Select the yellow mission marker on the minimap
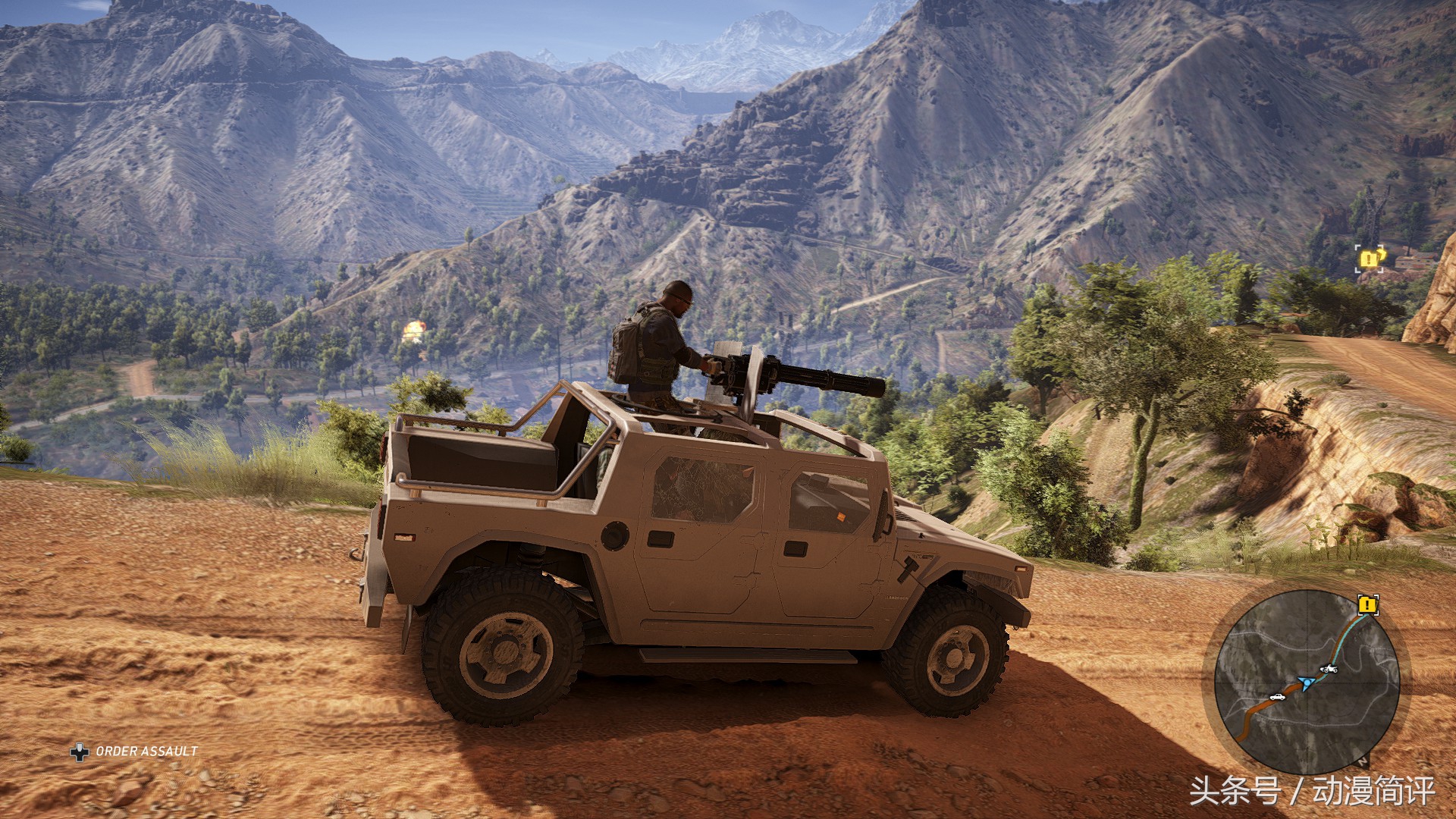 [1367, 605]
